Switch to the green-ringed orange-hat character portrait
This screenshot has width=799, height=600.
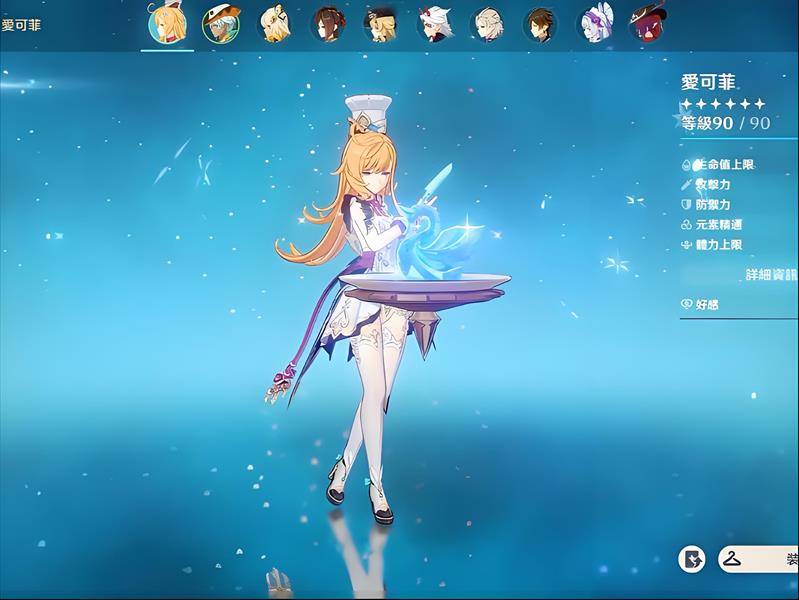[221, 24]
